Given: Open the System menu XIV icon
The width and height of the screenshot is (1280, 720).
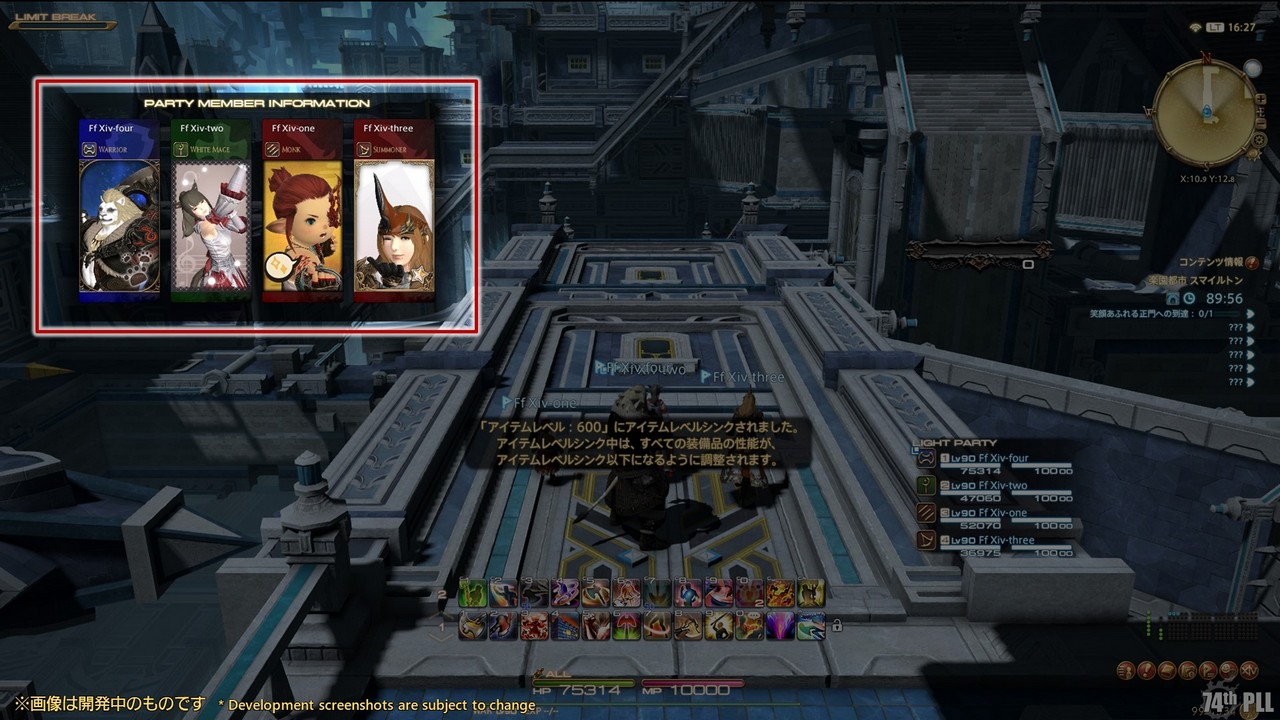Looking at the screenshot, I should coord(1251,670).
